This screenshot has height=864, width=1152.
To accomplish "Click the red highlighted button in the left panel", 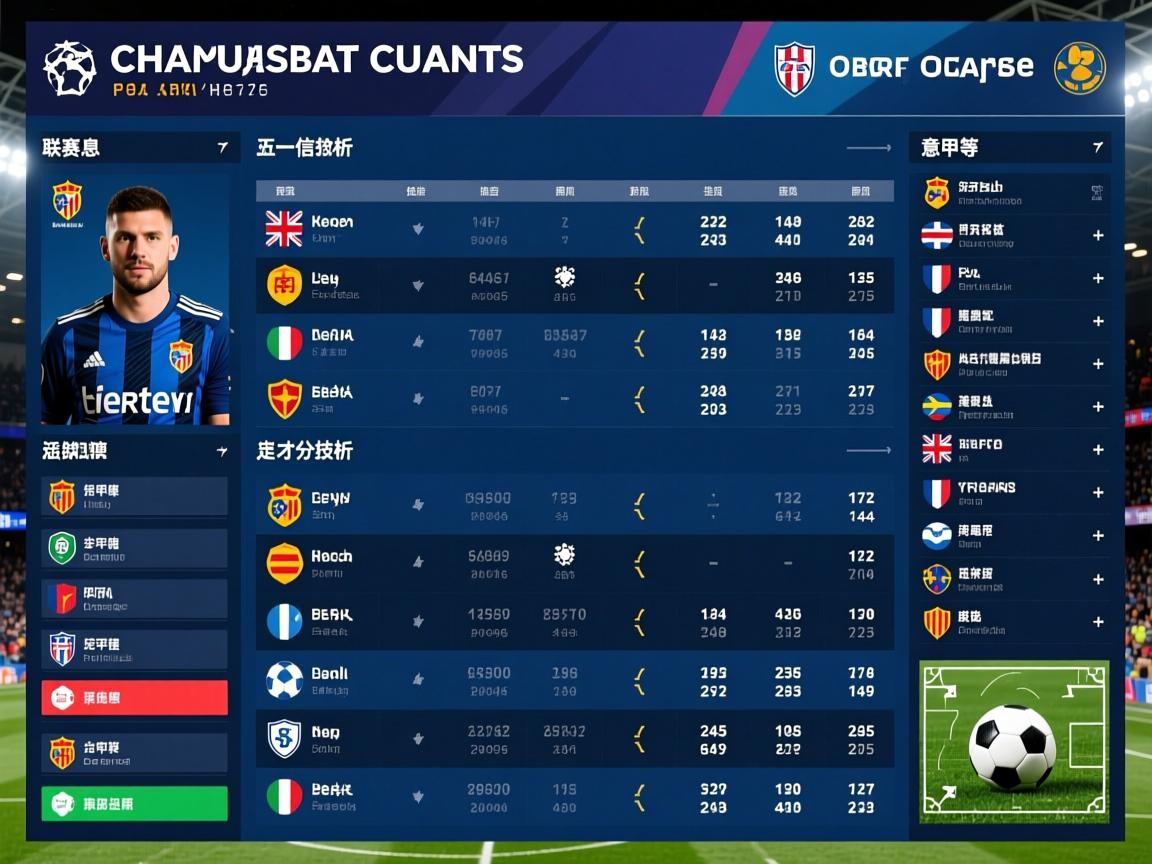I will [134, 697].
